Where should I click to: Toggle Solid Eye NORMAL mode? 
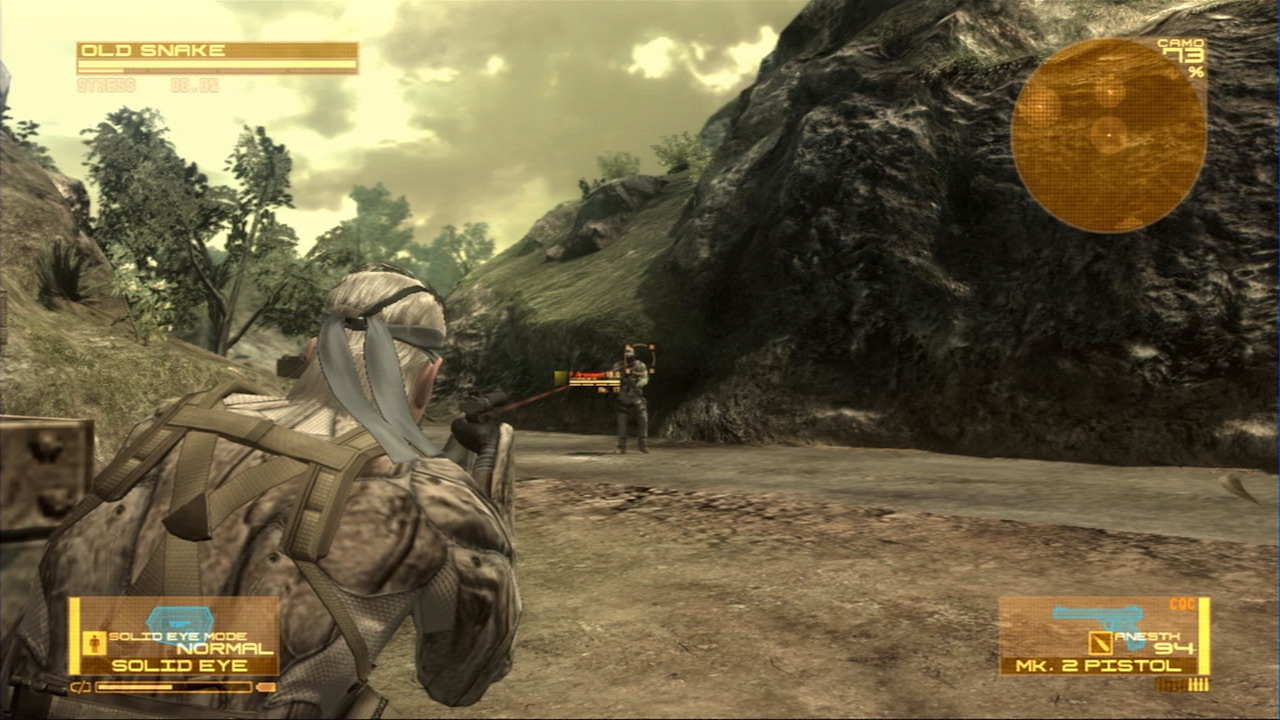(x=224, y=648)
